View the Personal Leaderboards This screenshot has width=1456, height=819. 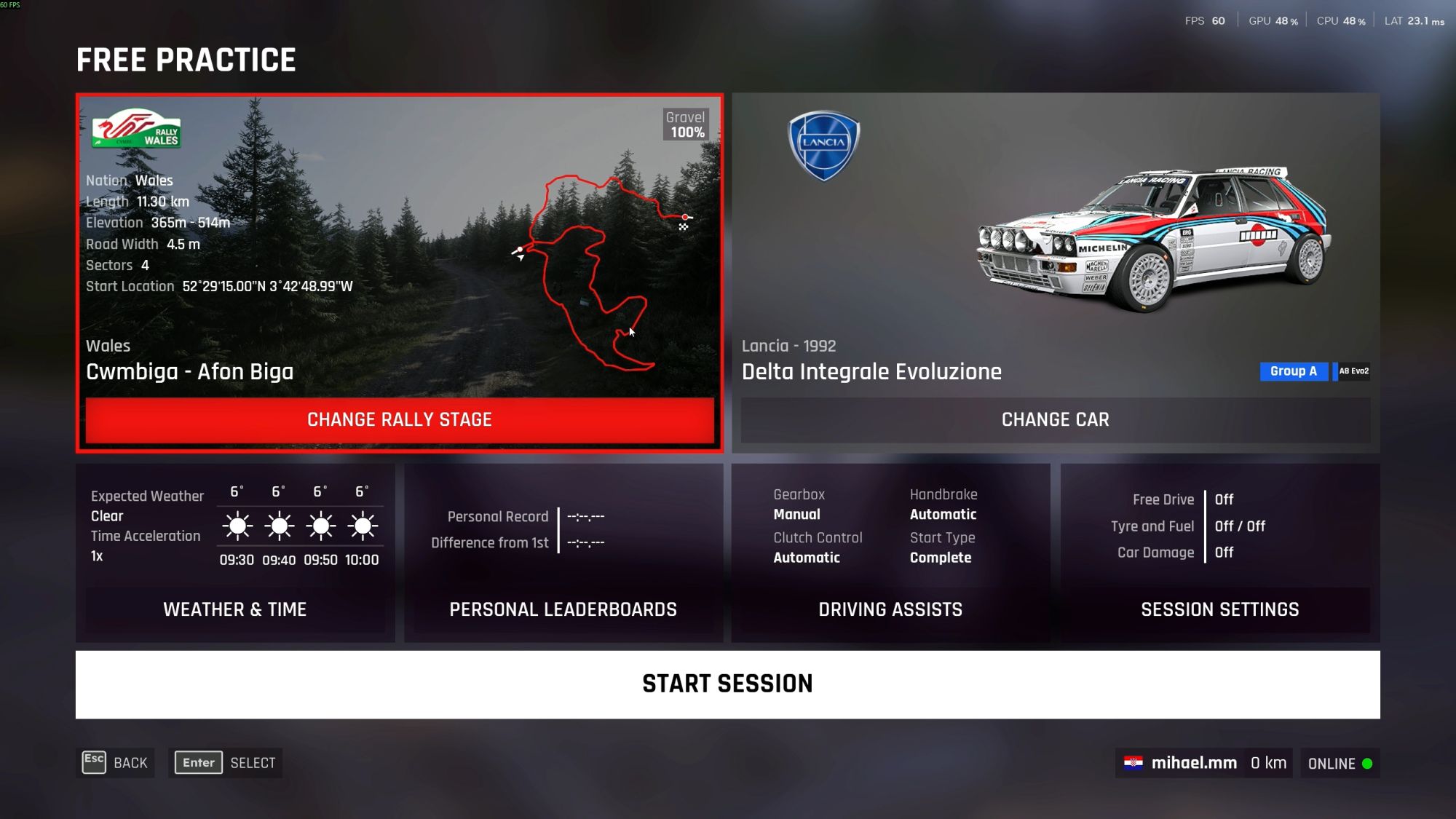tap(563, 609)
